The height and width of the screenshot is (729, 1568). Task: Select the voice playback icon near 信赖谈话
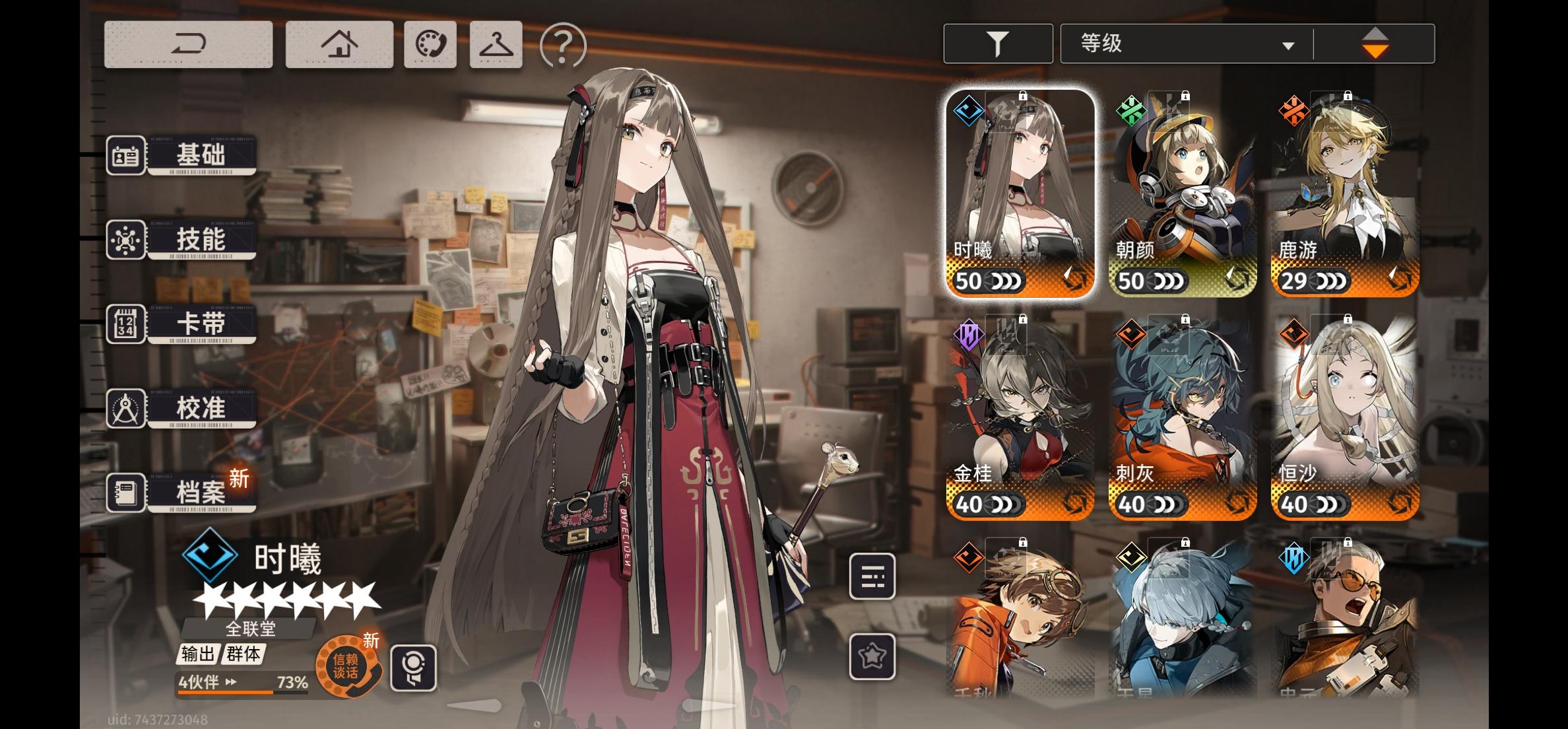click(414, 668)
